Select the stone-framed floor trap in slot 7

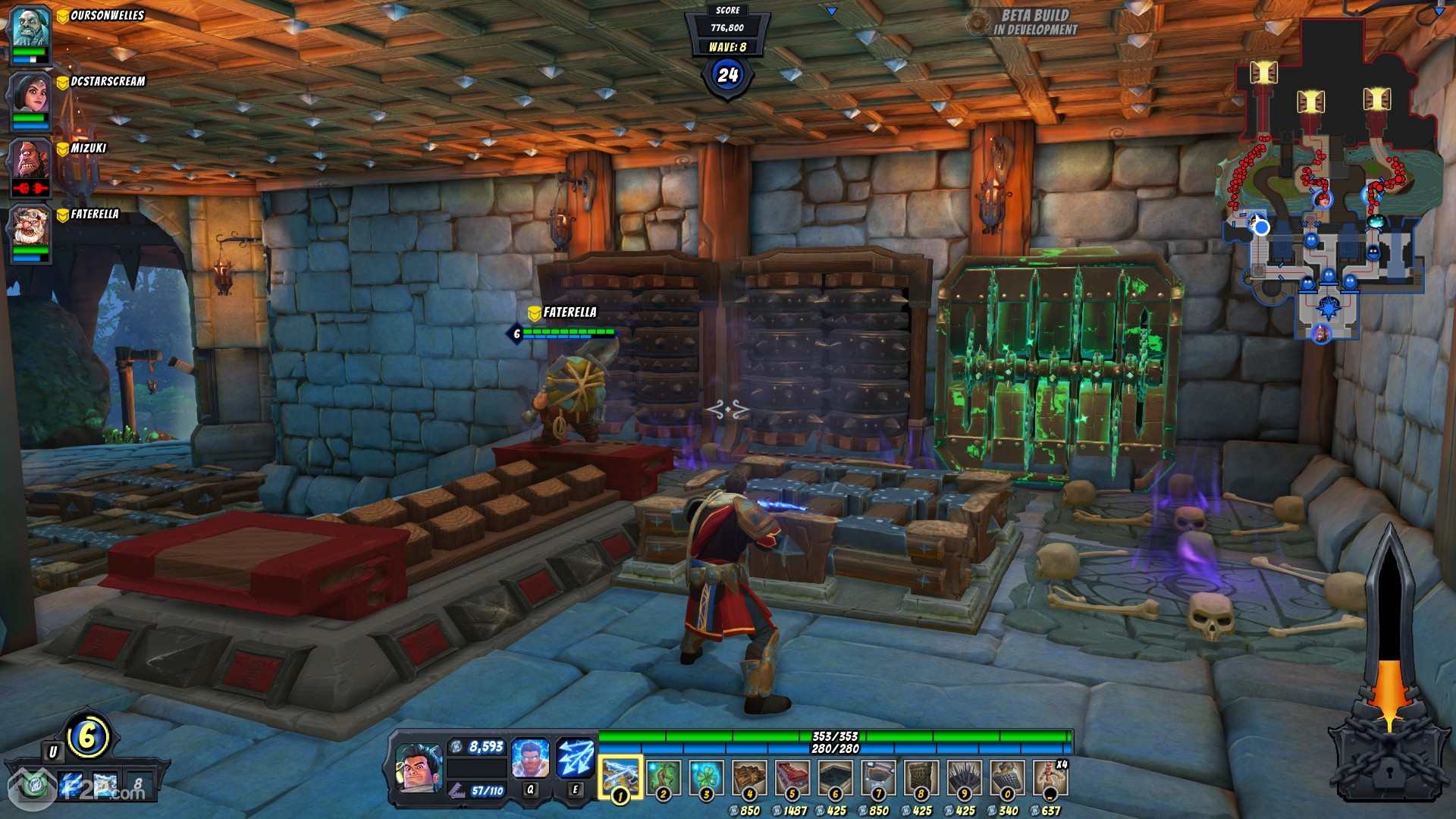[x=878, y=777]
